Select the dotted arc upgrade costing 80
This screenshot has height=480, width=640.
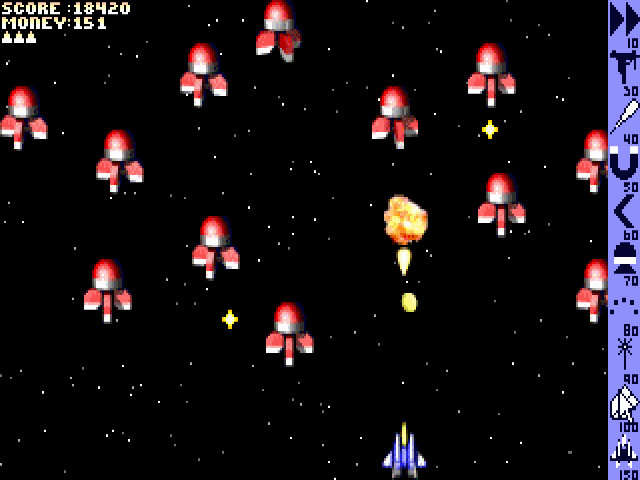624,304
